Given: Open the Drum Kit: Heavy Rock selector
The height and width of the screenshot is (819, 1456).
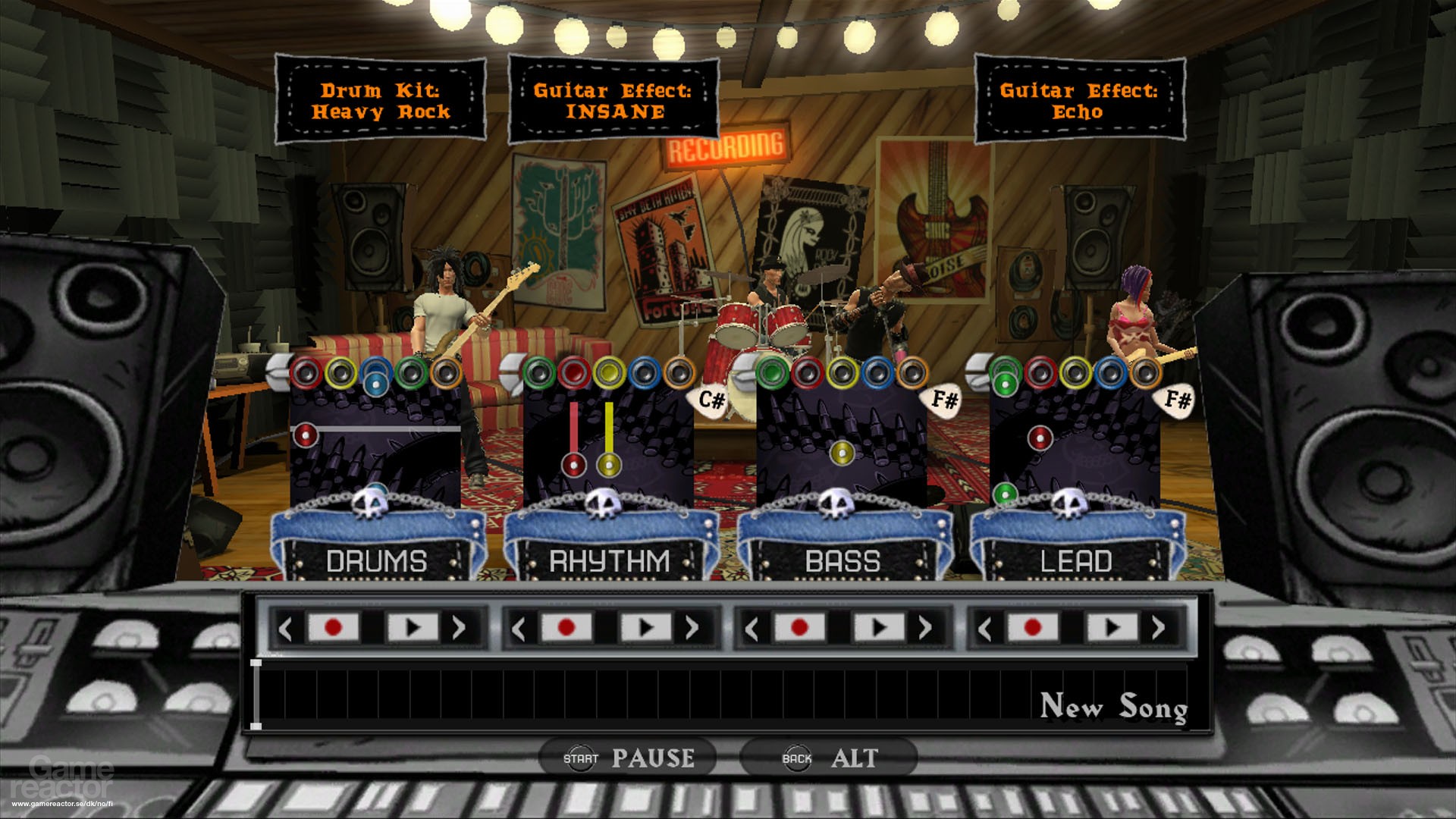Looking at the screenshot, I should click(x=380, y=101).
